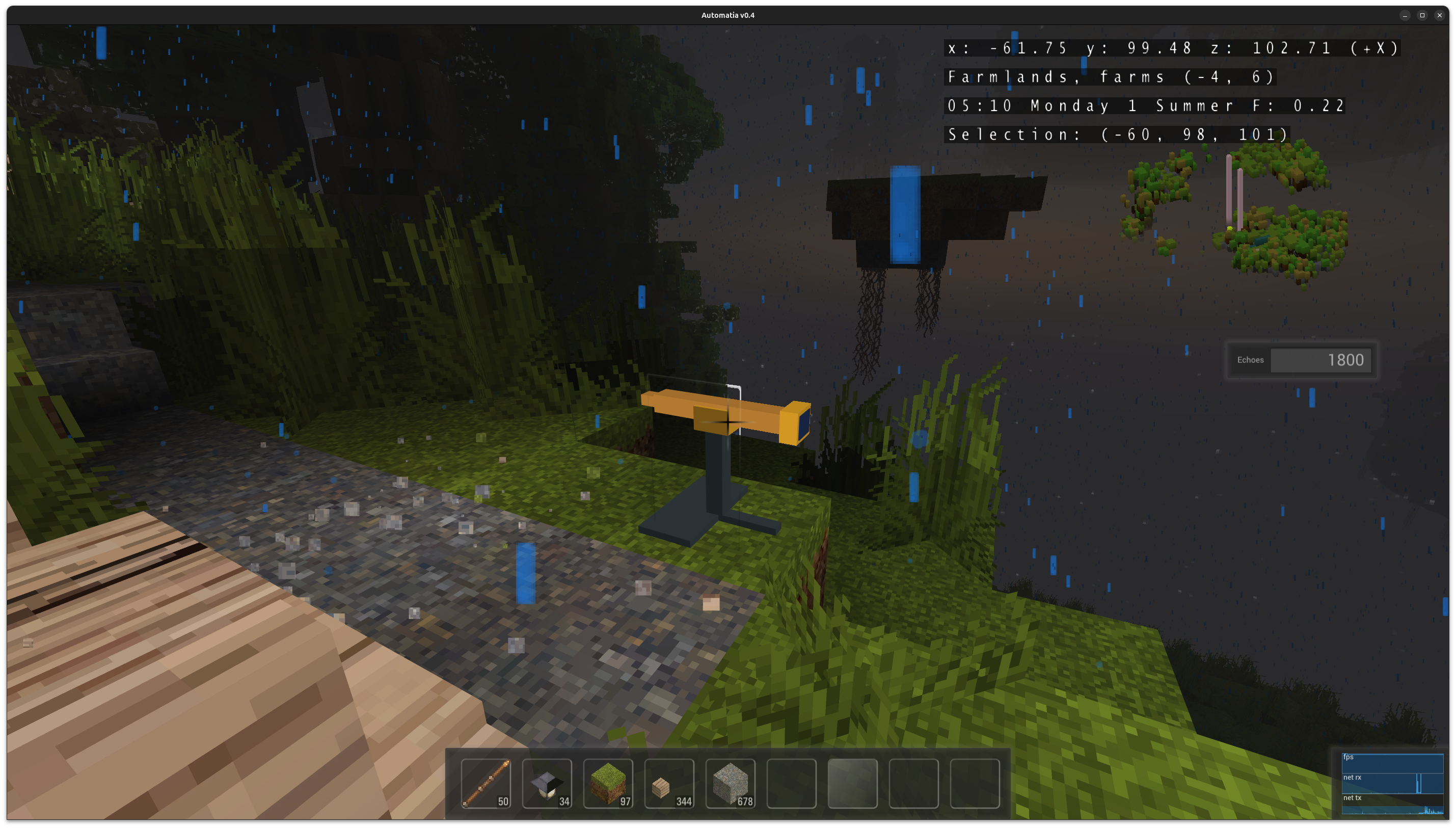Screen dimensions: 1456x828
Task: Minimize the Automatia window
Action: click(x=1405, y=15)
